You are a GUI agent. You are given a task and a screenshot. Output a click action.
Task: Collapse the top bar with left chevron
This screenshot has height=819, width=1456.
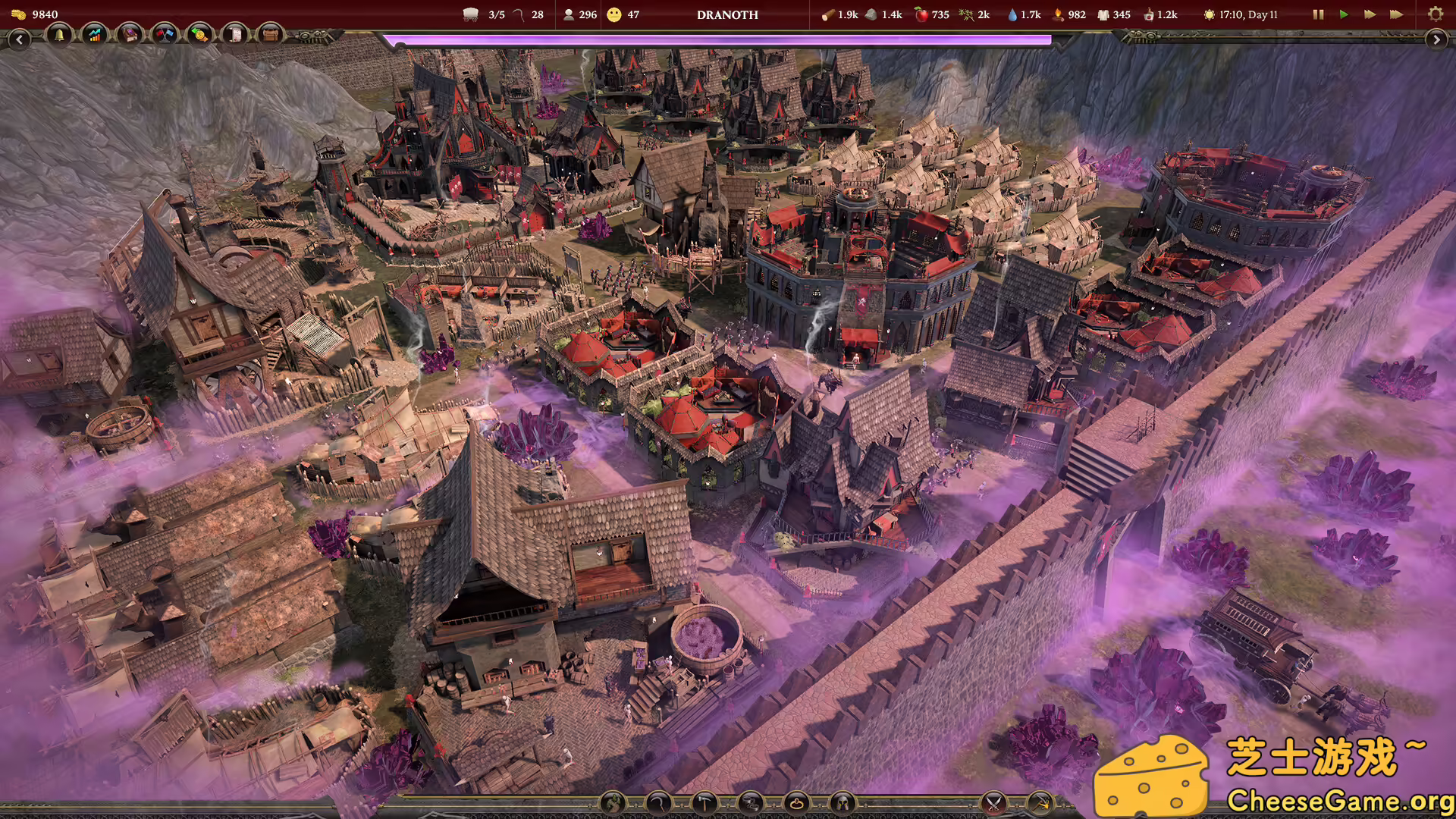tap(20, 39)
